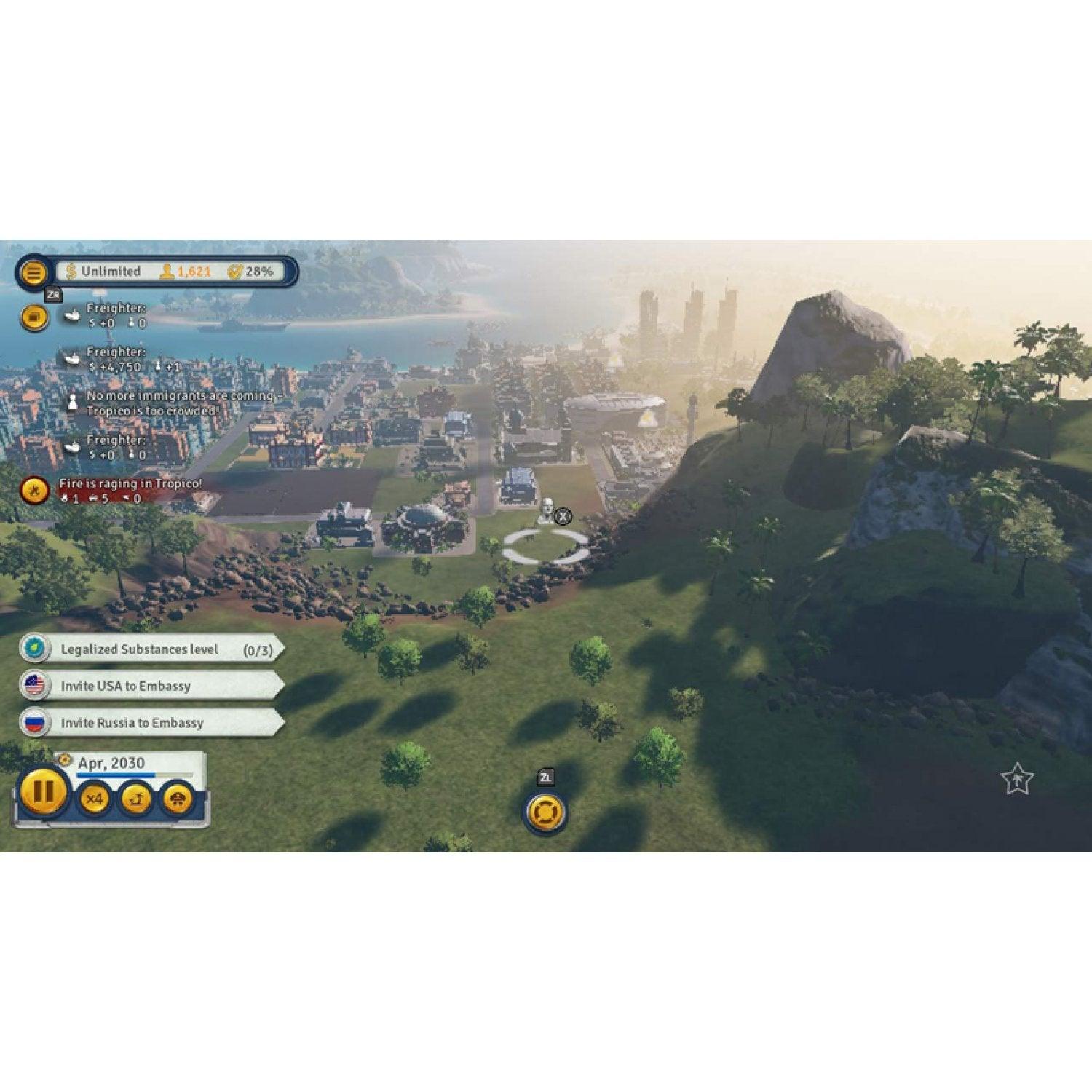Pause the game
Screen dimensions: 1092x1092
point(43,791)
